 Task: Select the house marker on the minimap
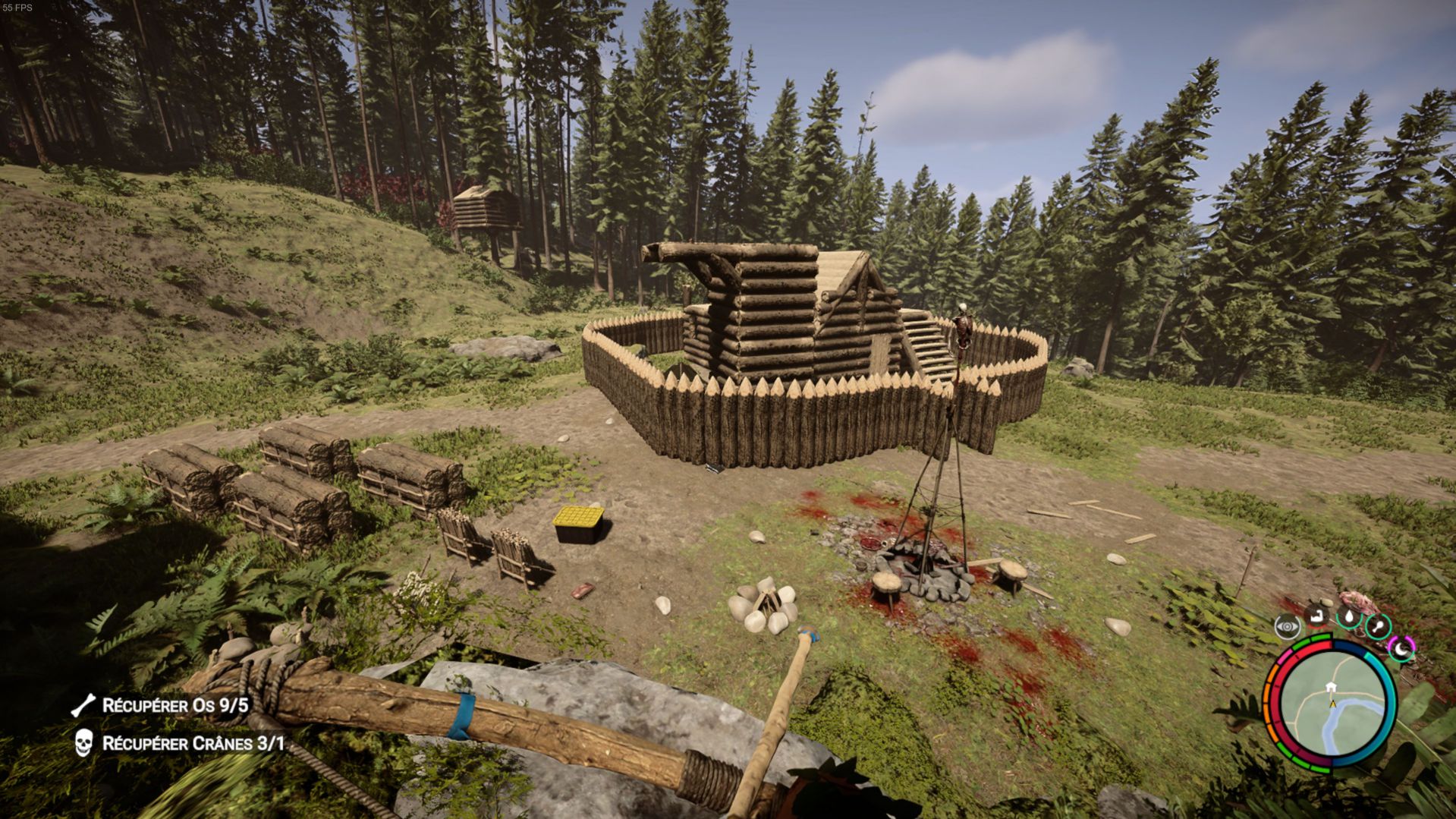point(1330,688)
